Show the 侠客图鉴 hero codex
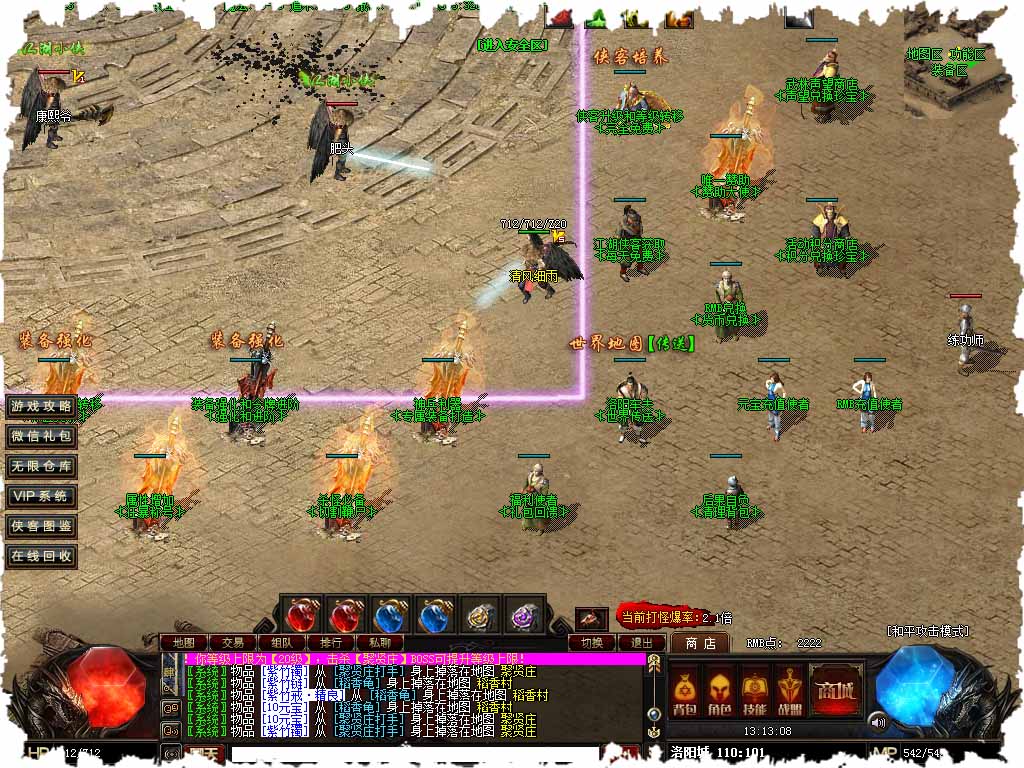 [x=41, y=526]
